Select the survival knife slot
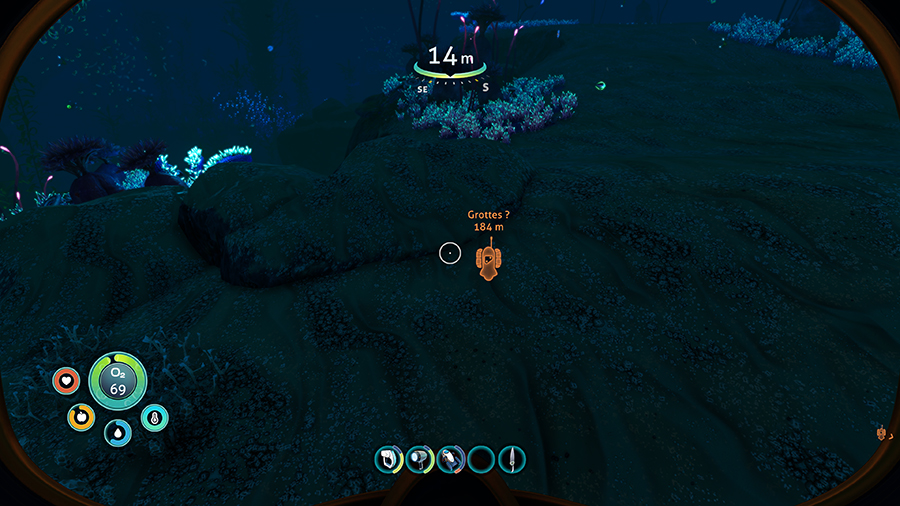 [512, 460]
